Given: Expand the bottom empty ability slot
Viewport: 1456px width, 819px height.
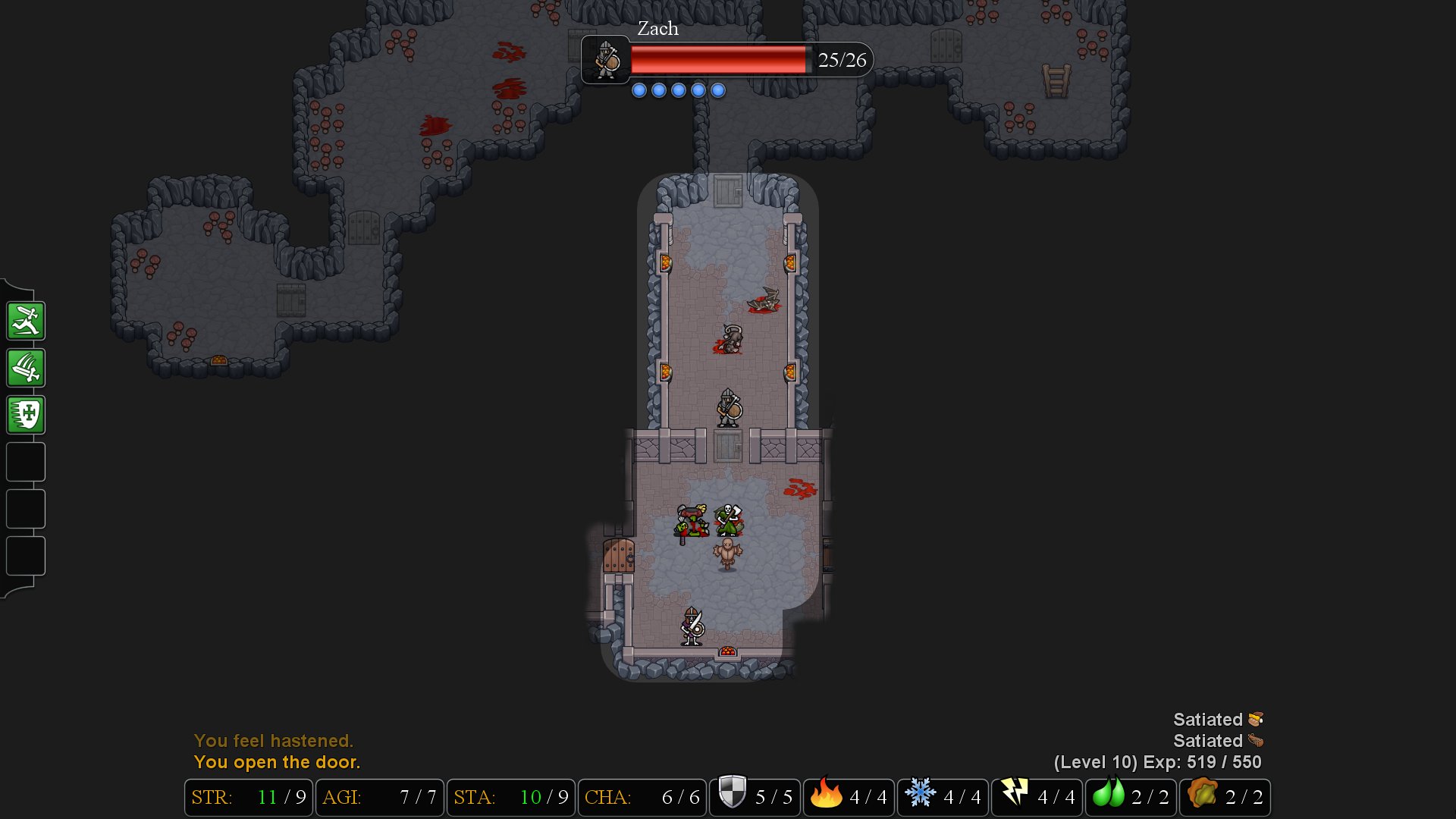Looking at the screenshot, I should point(25,556).
